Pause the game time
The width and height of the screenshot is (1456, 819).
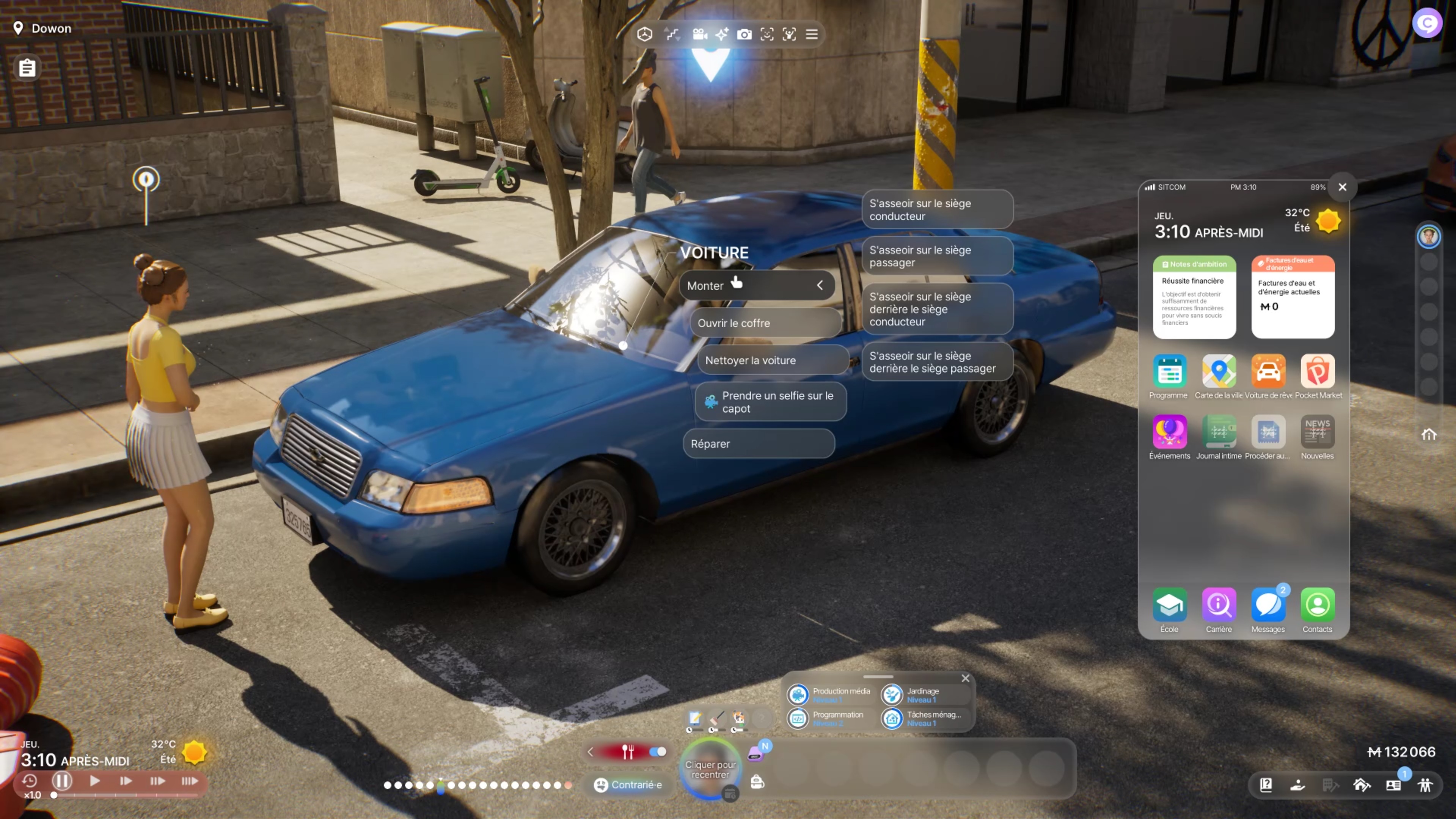pos(62,781)
